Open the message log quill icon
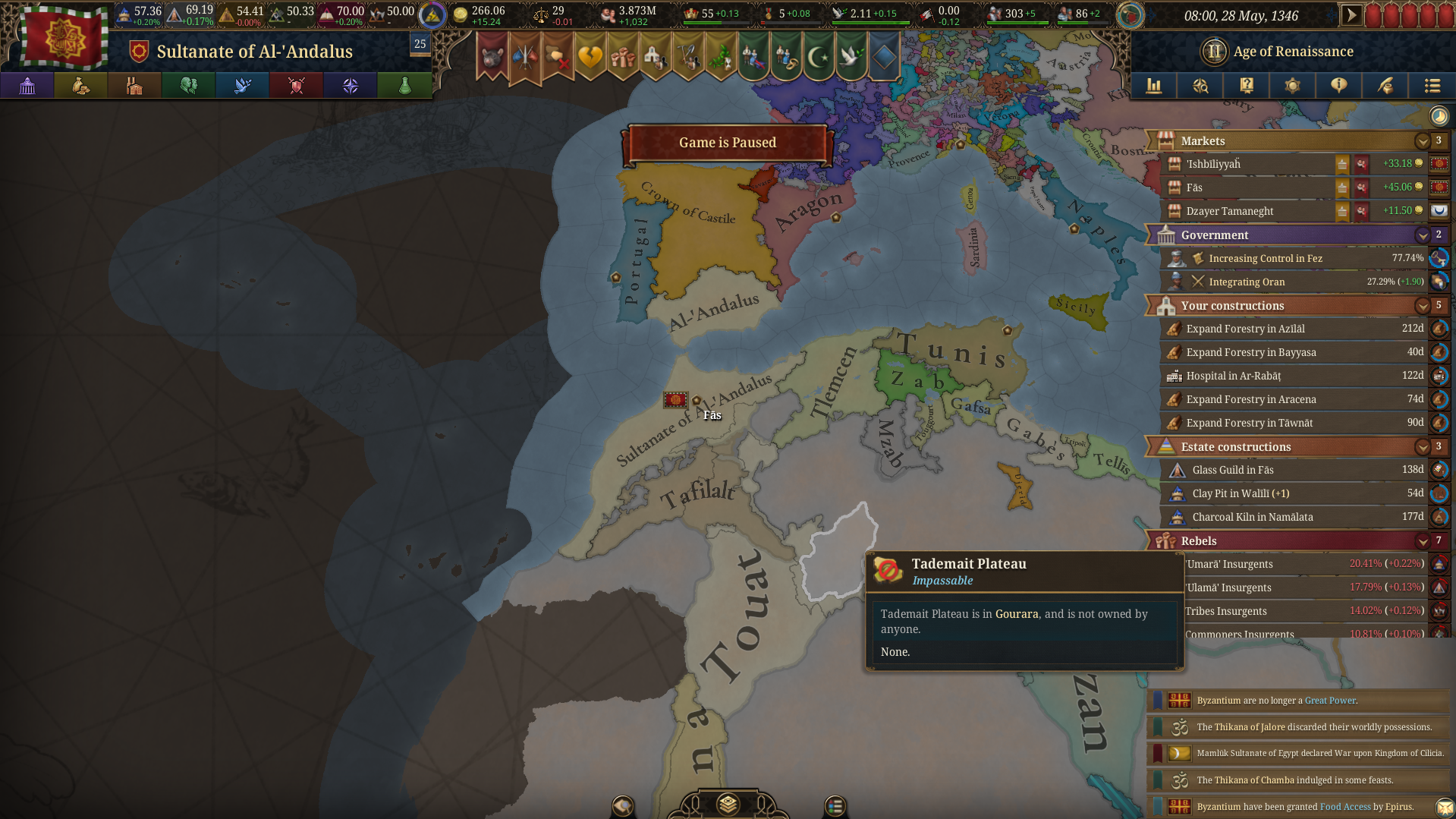1456x819 pixels. pos(1385,86)
